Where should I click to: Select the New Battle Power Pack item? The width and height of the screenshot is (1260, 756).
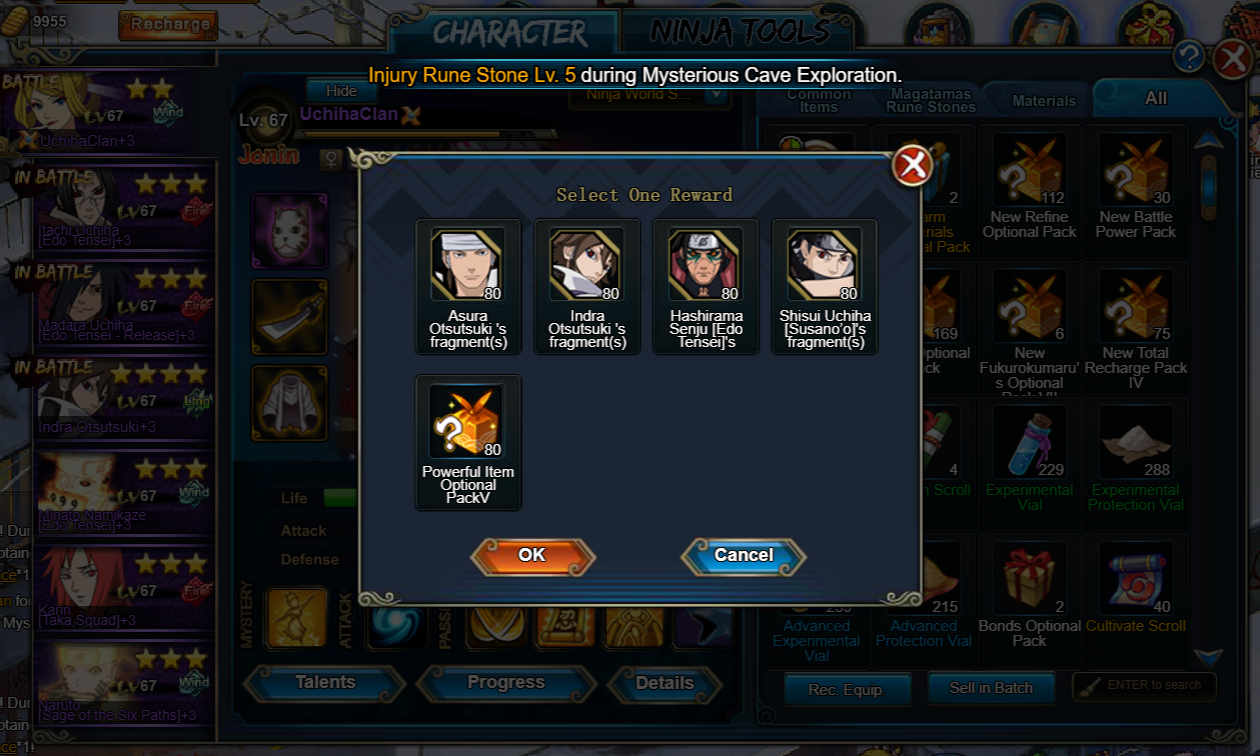point(1136,170)
